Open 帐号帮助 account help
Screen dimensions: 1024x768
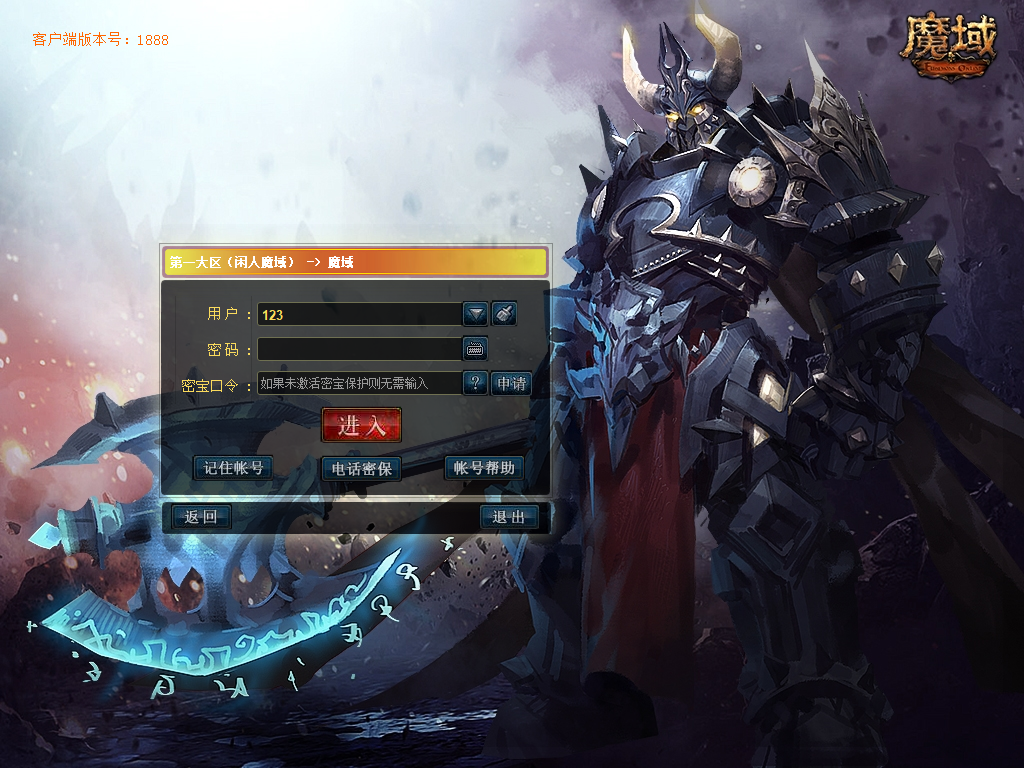[484, 468]
